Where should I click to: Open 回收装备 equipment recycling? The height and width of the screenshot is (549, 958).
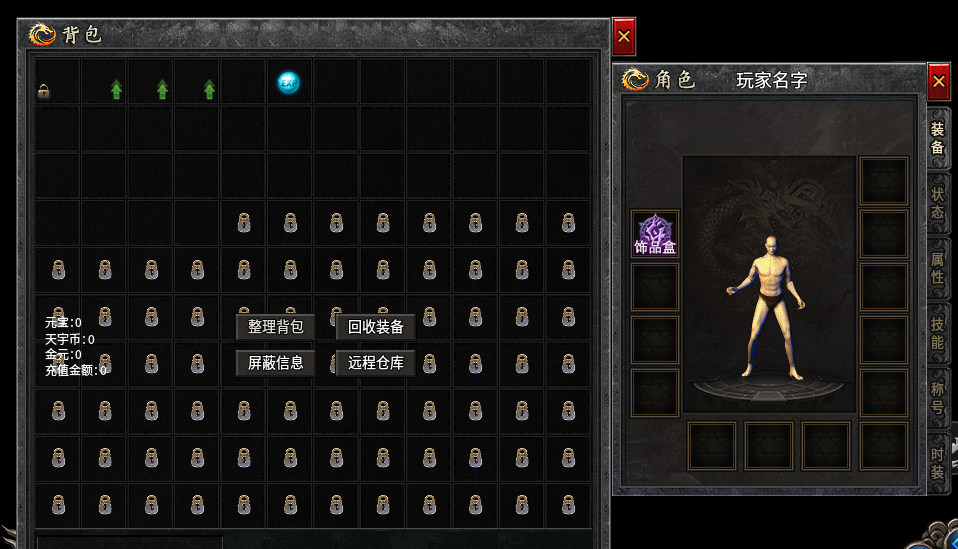tap(376, 327)
